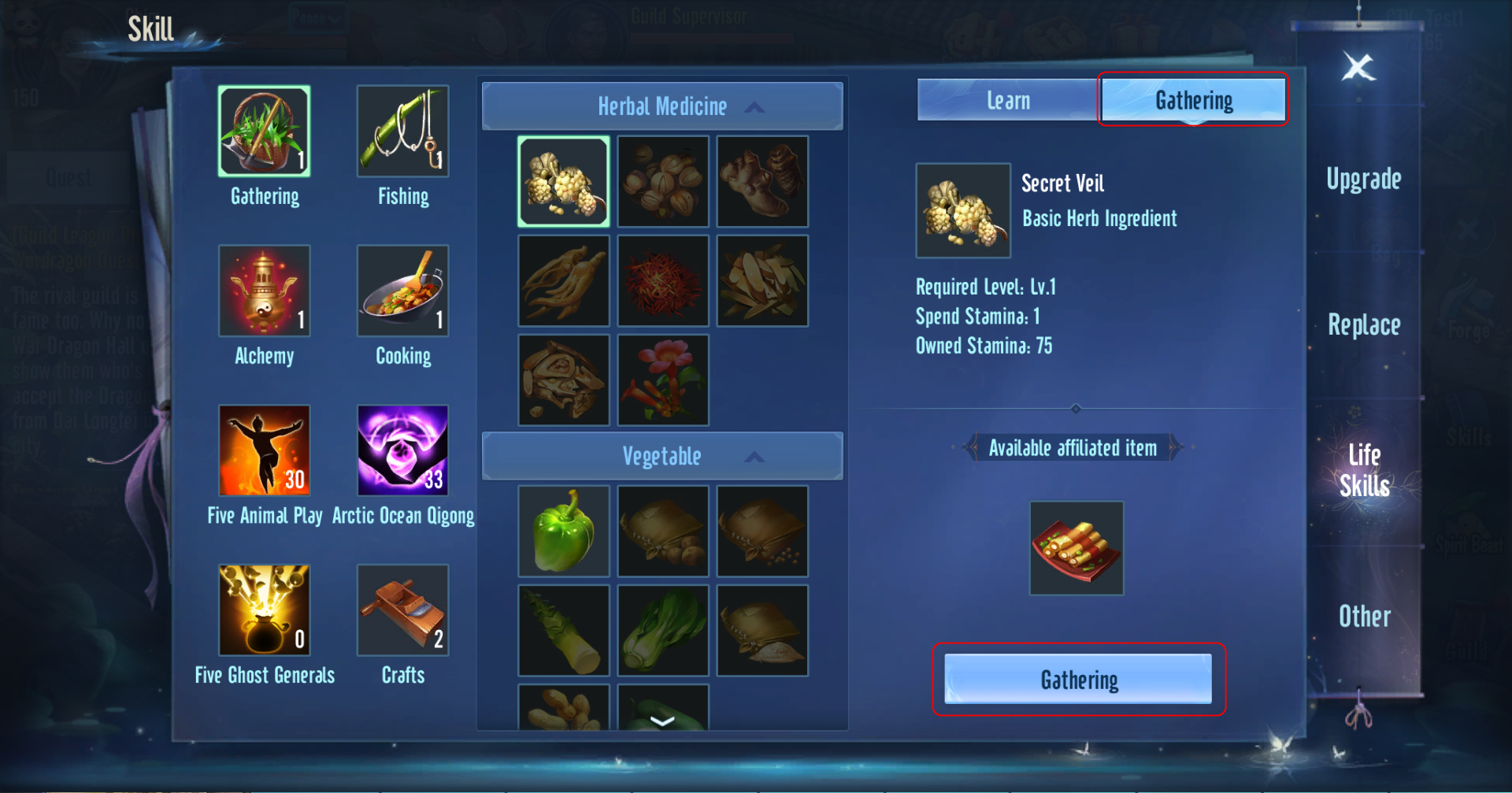Close the Skill window with the X
Image resolution: width=1512 pixels, height=793 pixels.
tap(1358, 67)
